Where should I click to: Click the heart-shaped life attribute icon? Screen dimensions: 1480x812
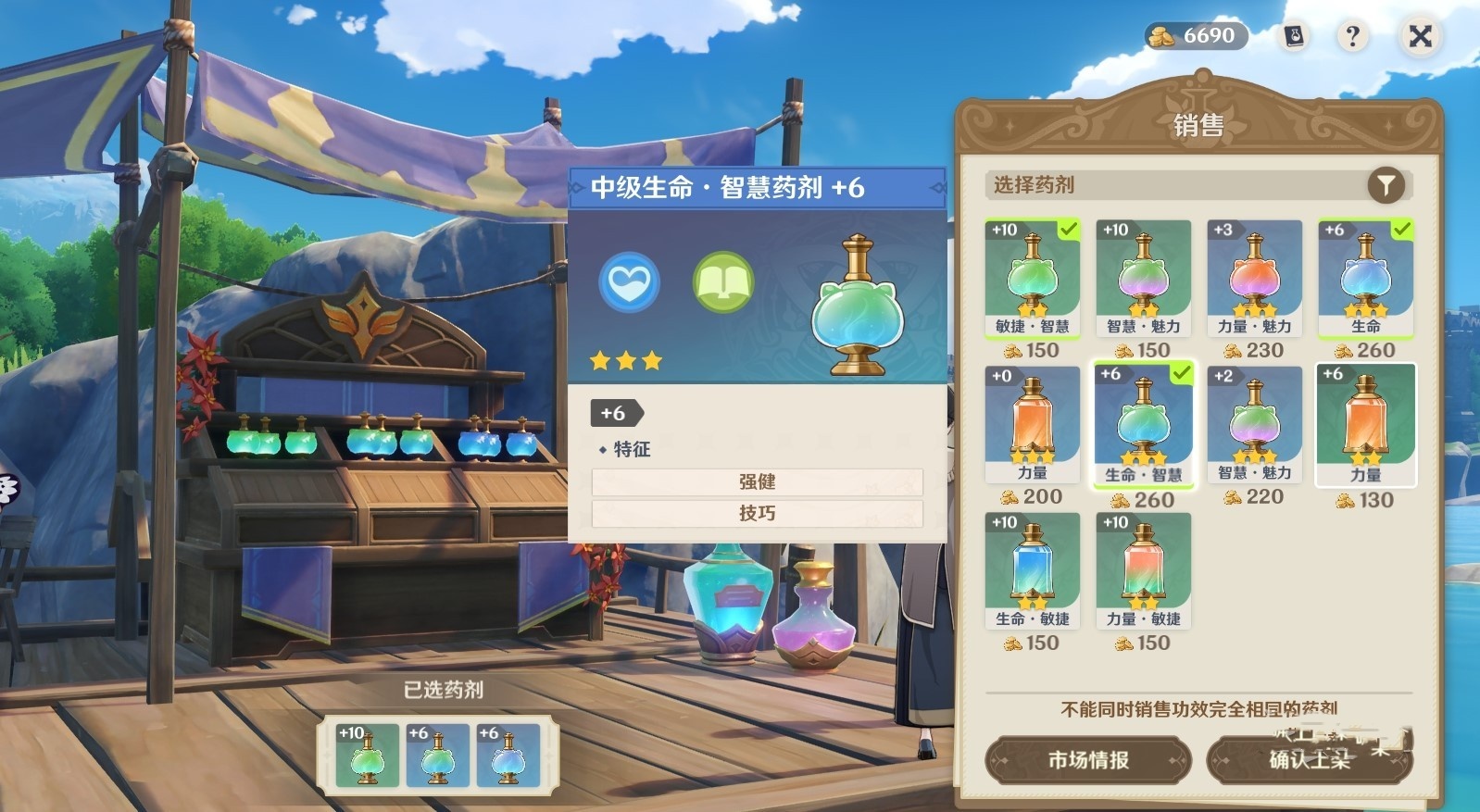click(x=628, y=282)
